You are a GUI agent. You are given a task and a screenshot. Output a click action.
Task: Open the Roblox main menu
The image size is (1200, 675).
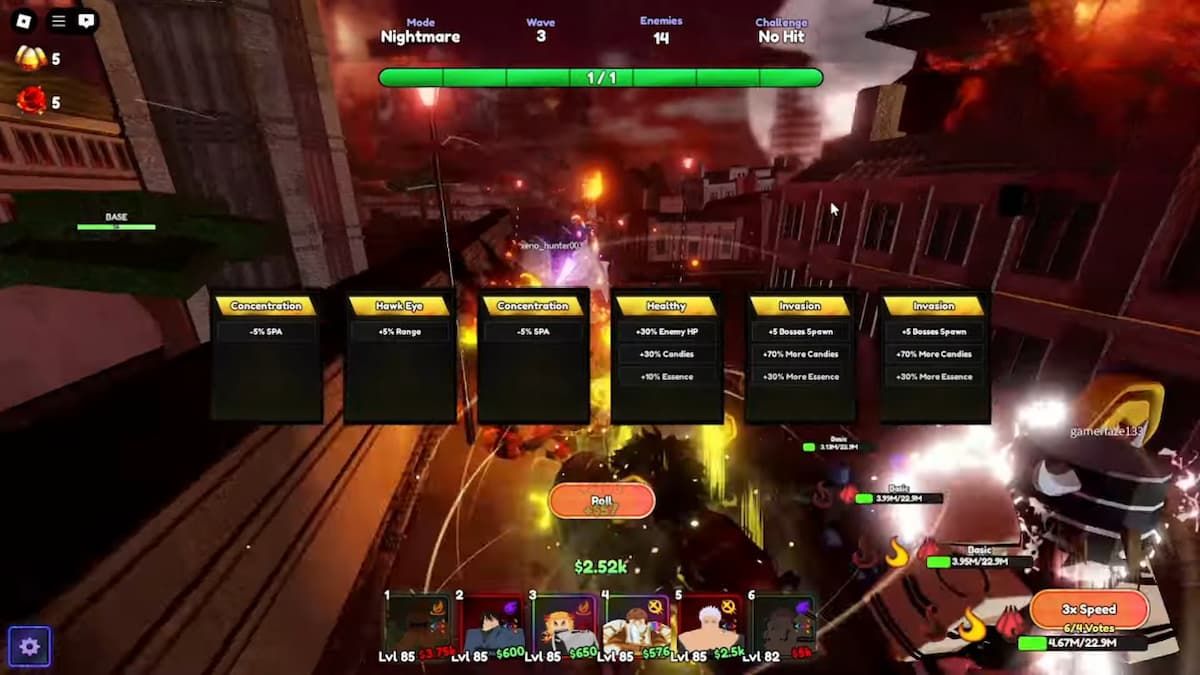(25, 20)
